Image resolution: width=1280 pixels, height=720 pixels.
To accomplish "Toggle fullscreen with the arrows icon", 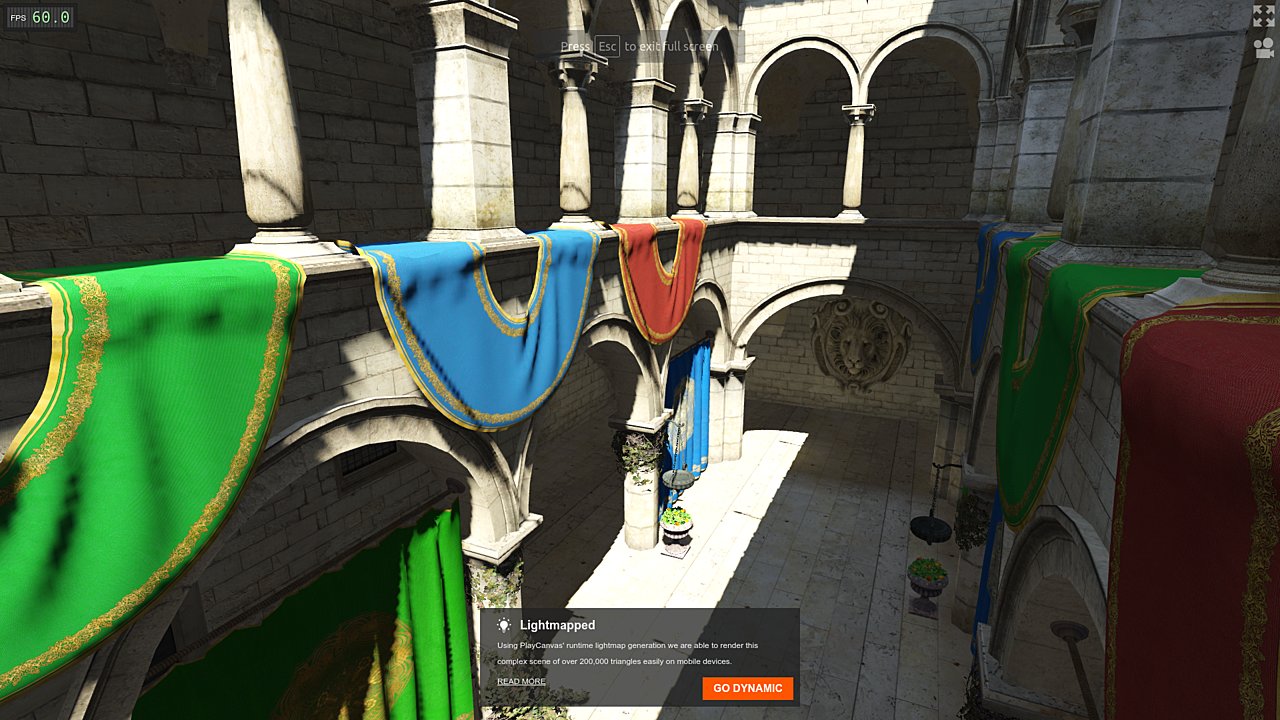I will pyautogui.click(x=1264, y=15).
